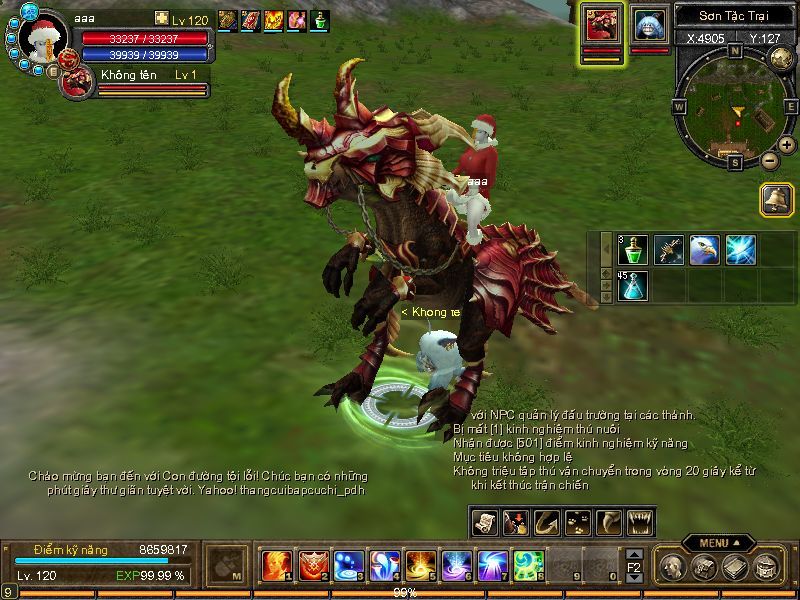Click the Santa hat player portrait
The width and height of the screenshot is (800, 600).
coord(43,38)
